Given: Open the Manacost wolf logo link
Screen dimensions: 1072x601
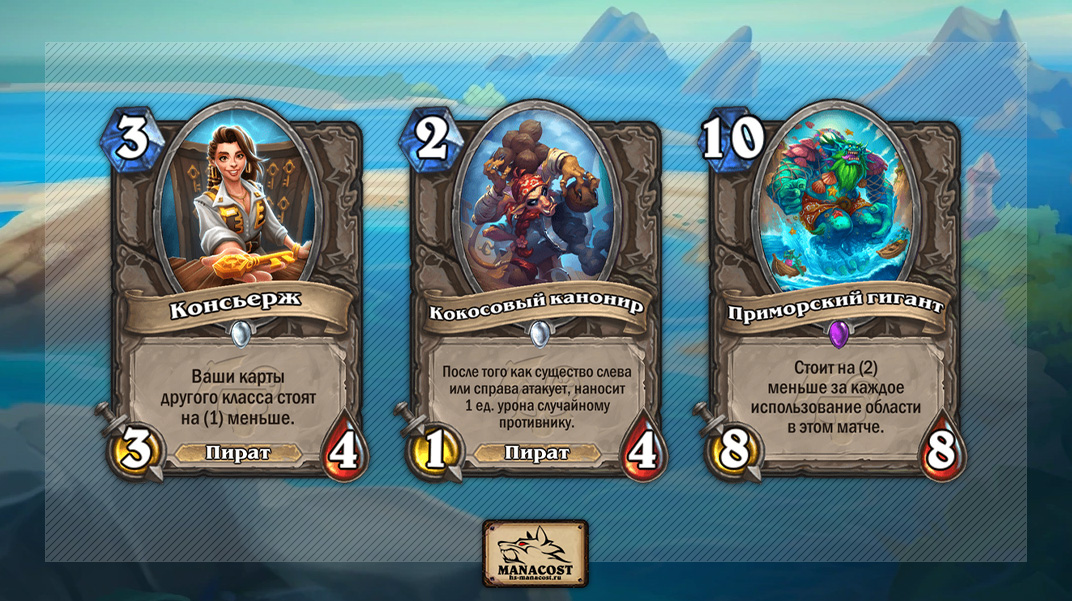Looking at the screenshot, I should [535, 553].
